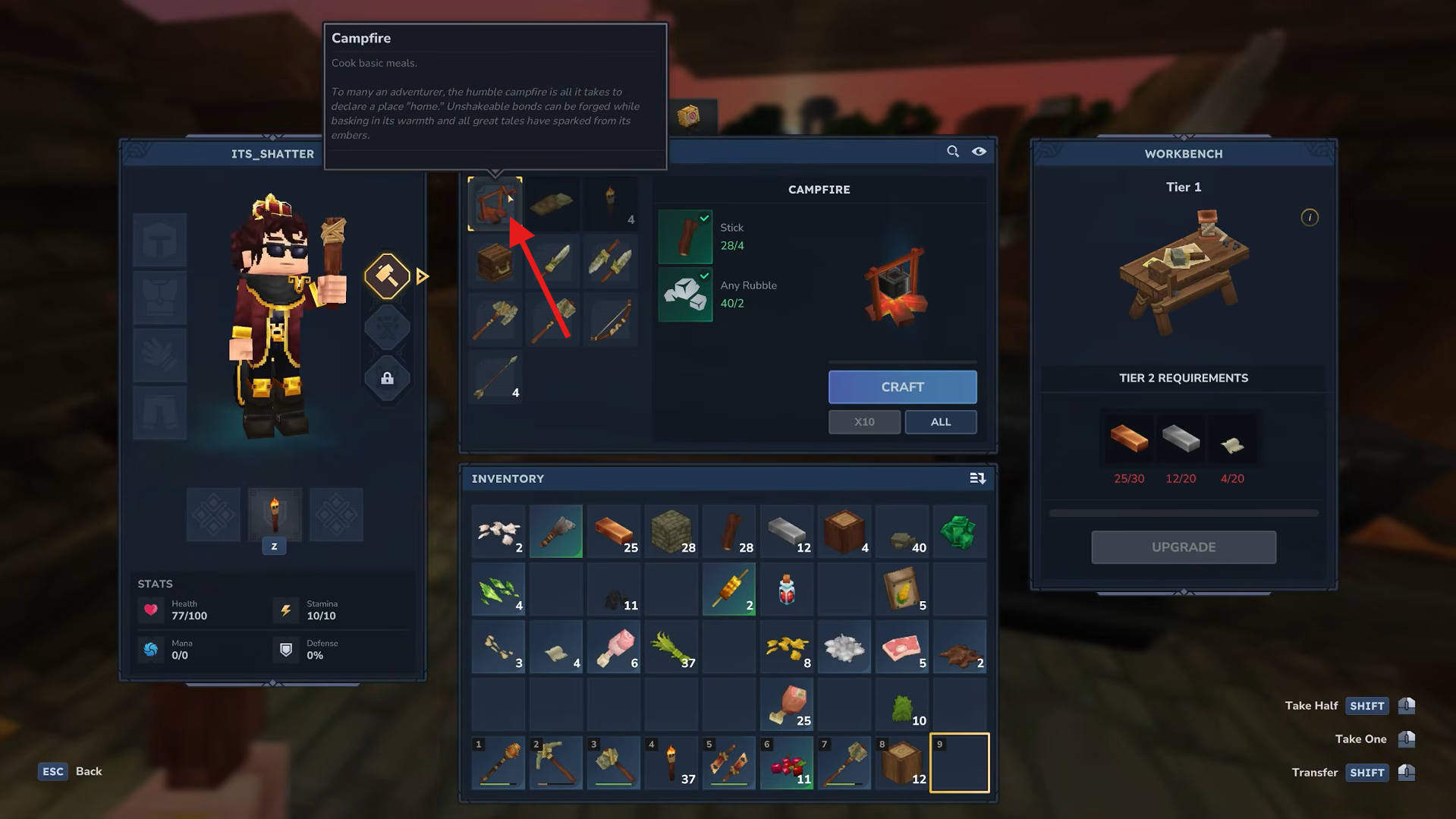Select the arrow recipe showing quantity 4

tap(494, 377)
